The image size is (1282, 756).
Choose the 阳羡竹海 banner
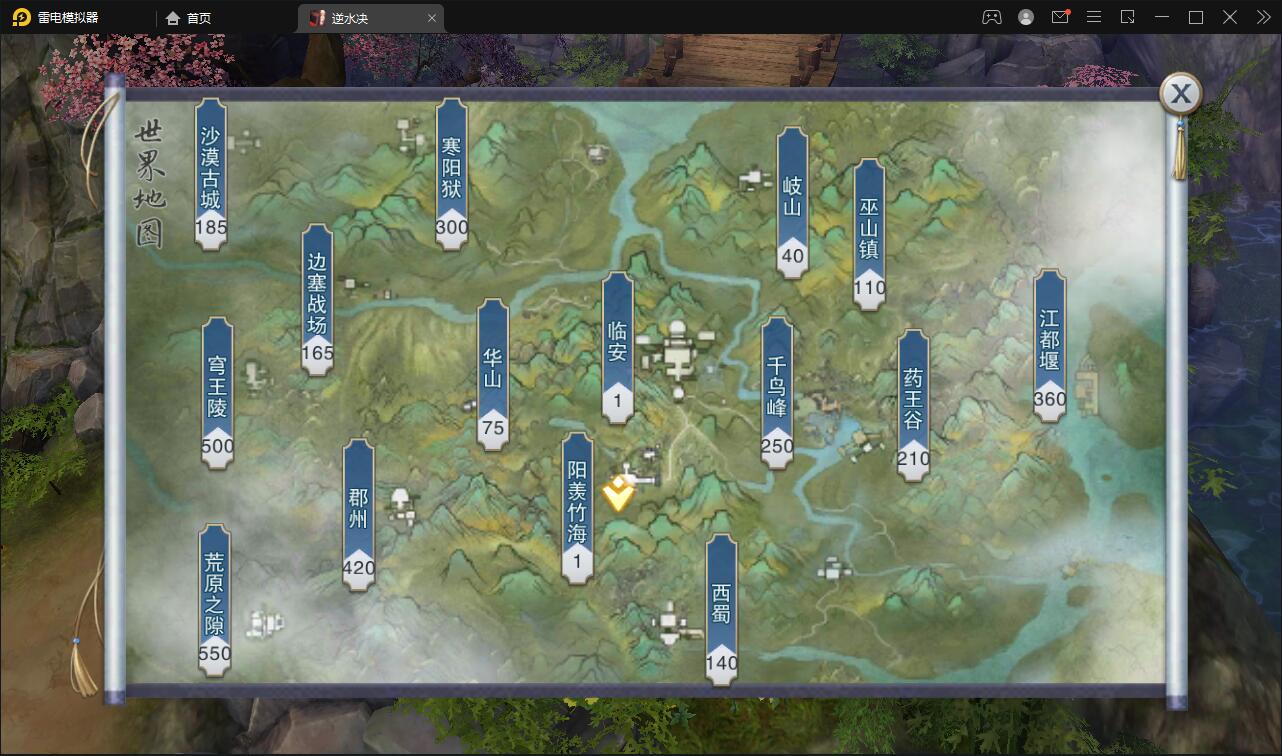click(x=577, y=507)
